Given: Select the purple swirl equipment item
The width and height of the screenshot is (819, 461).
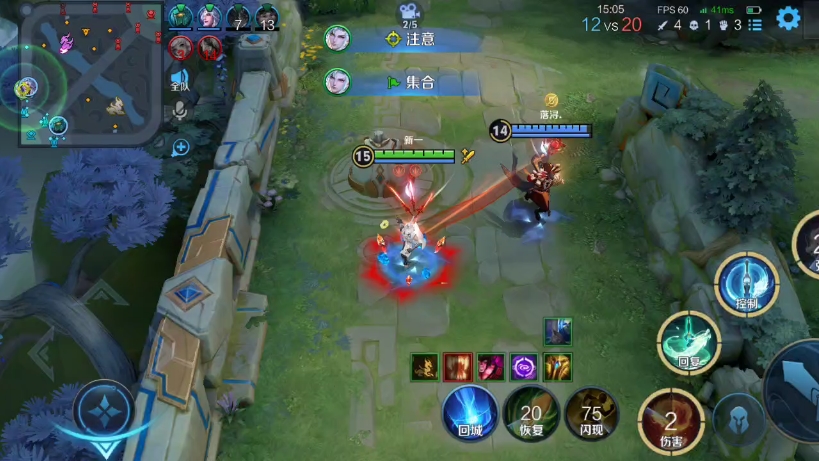Looking at the screenshot, I should click(x=524, y=367).
